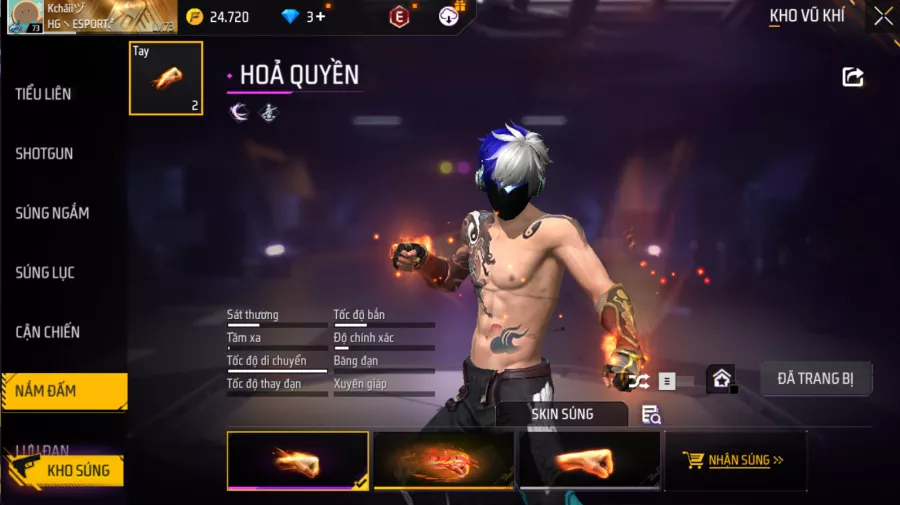Share the Hoả Quyền skin
The height and width of the screenshot is (505, 900).
(x=853, y=77)
